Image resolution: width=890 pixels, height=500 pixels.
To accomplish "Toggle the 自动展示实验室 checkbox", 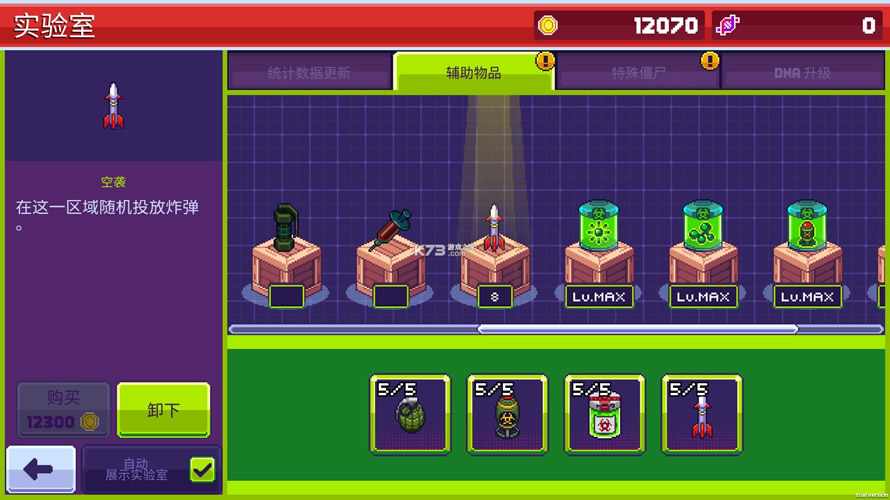I will 202,469.
